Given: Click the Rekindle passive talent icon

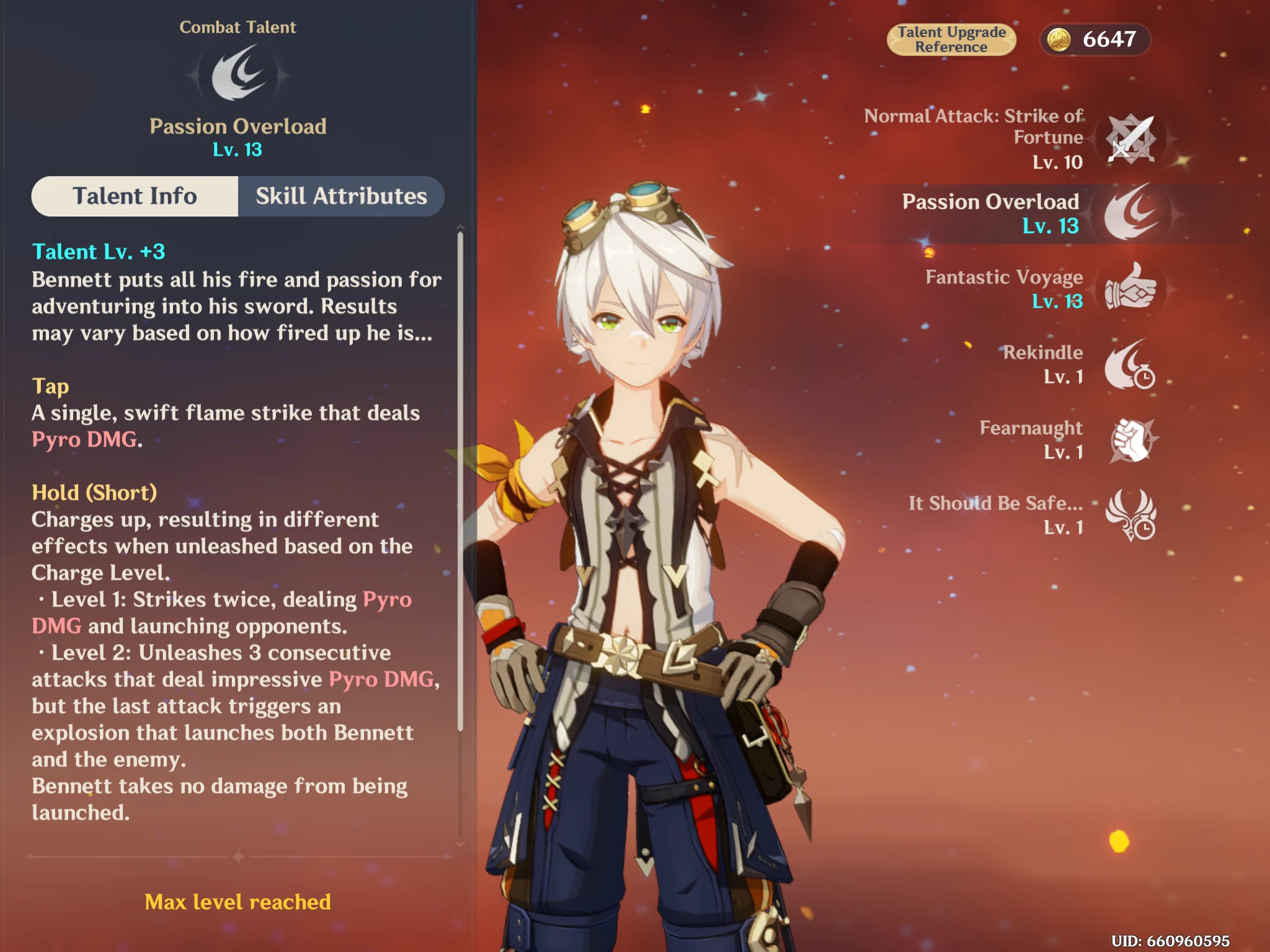Looking at the screenshot, I should 1130,364.
